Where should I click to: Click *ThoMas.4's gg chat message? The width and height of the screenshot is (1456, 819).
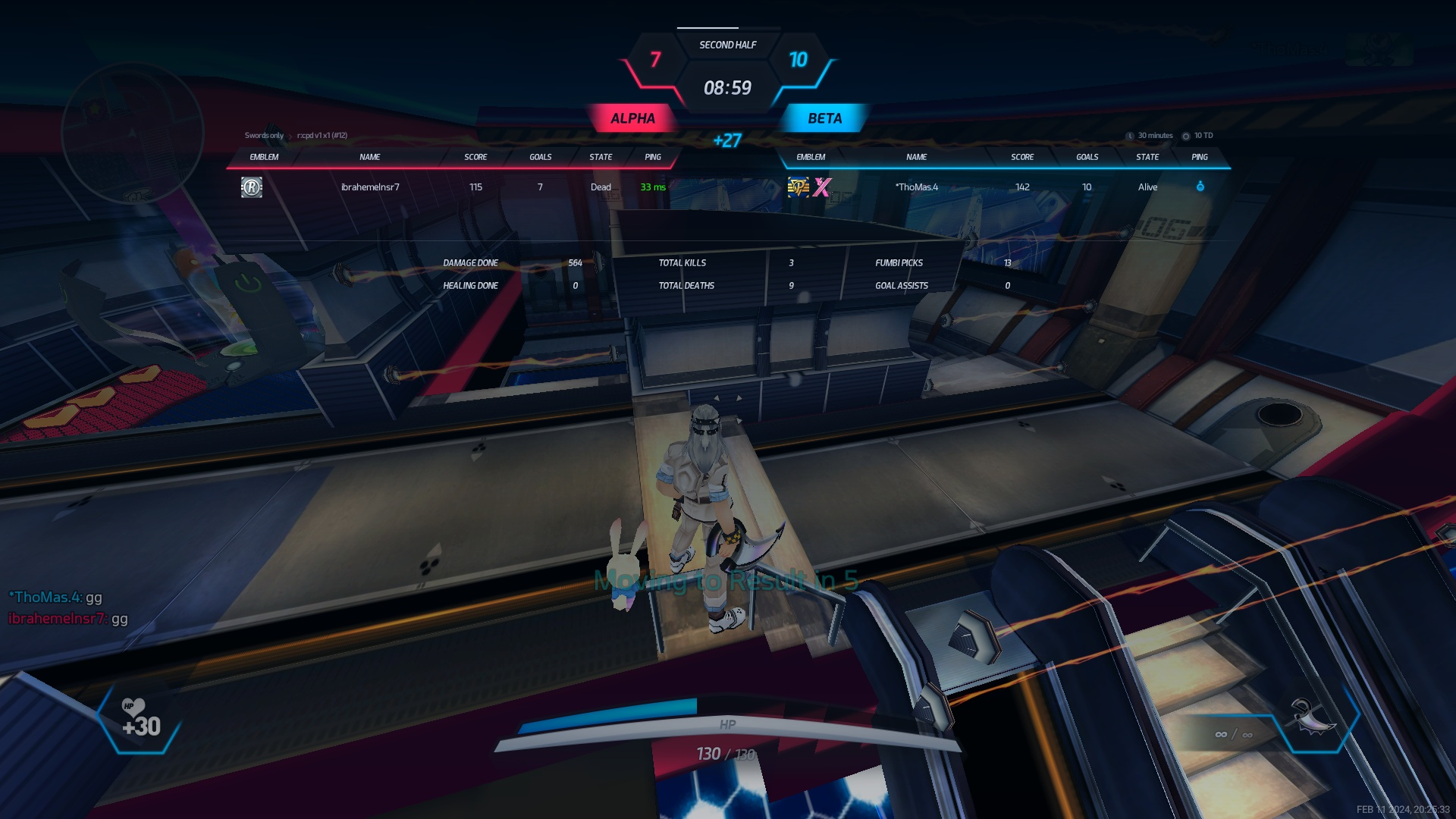click(x=55, y=598)
